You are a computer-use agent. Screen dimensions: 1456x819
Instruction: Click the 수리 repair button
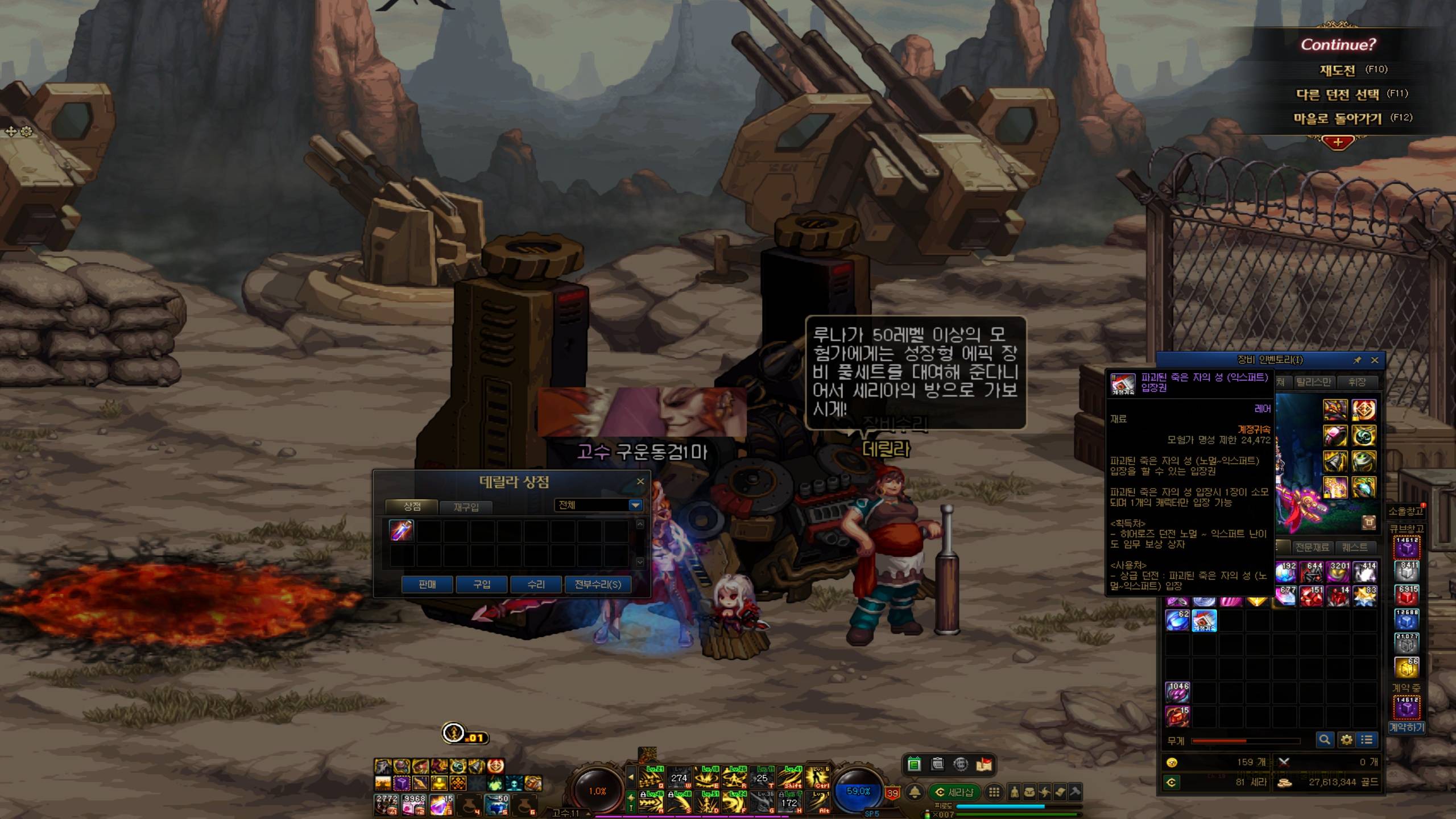pos(536,584)
